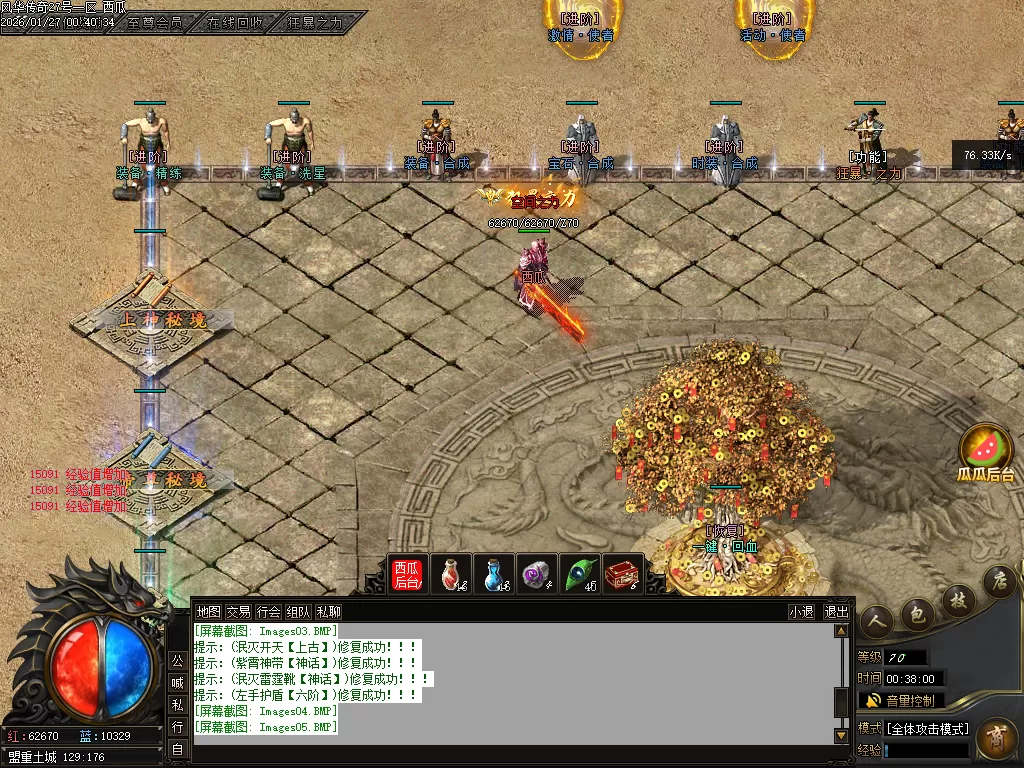Open the 瓜瓜后台 watermelon icon
1024x768 pixels.
[x=986, y=452]
